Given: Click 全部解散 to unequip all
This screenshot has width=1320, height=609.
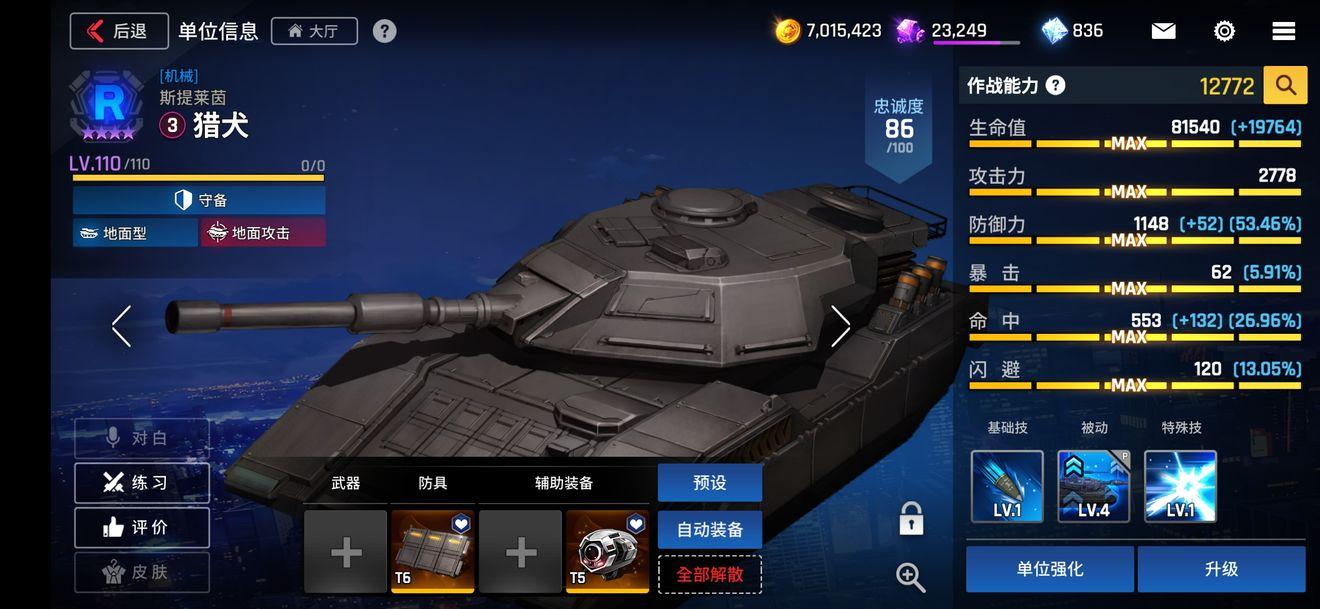Looking at the screenshot, I should point(709,575).
